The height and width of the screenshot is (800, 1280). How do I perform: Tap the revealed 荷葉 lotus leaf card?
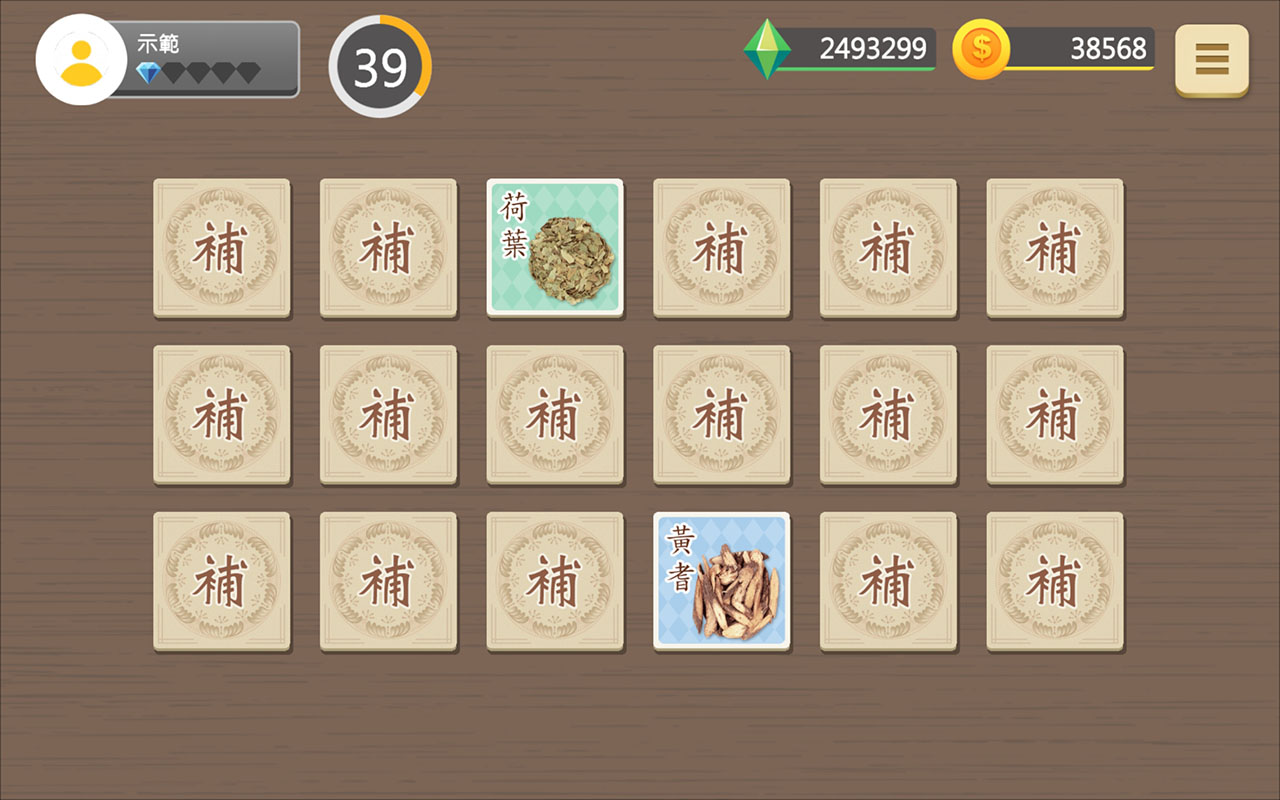pos(554,249)
